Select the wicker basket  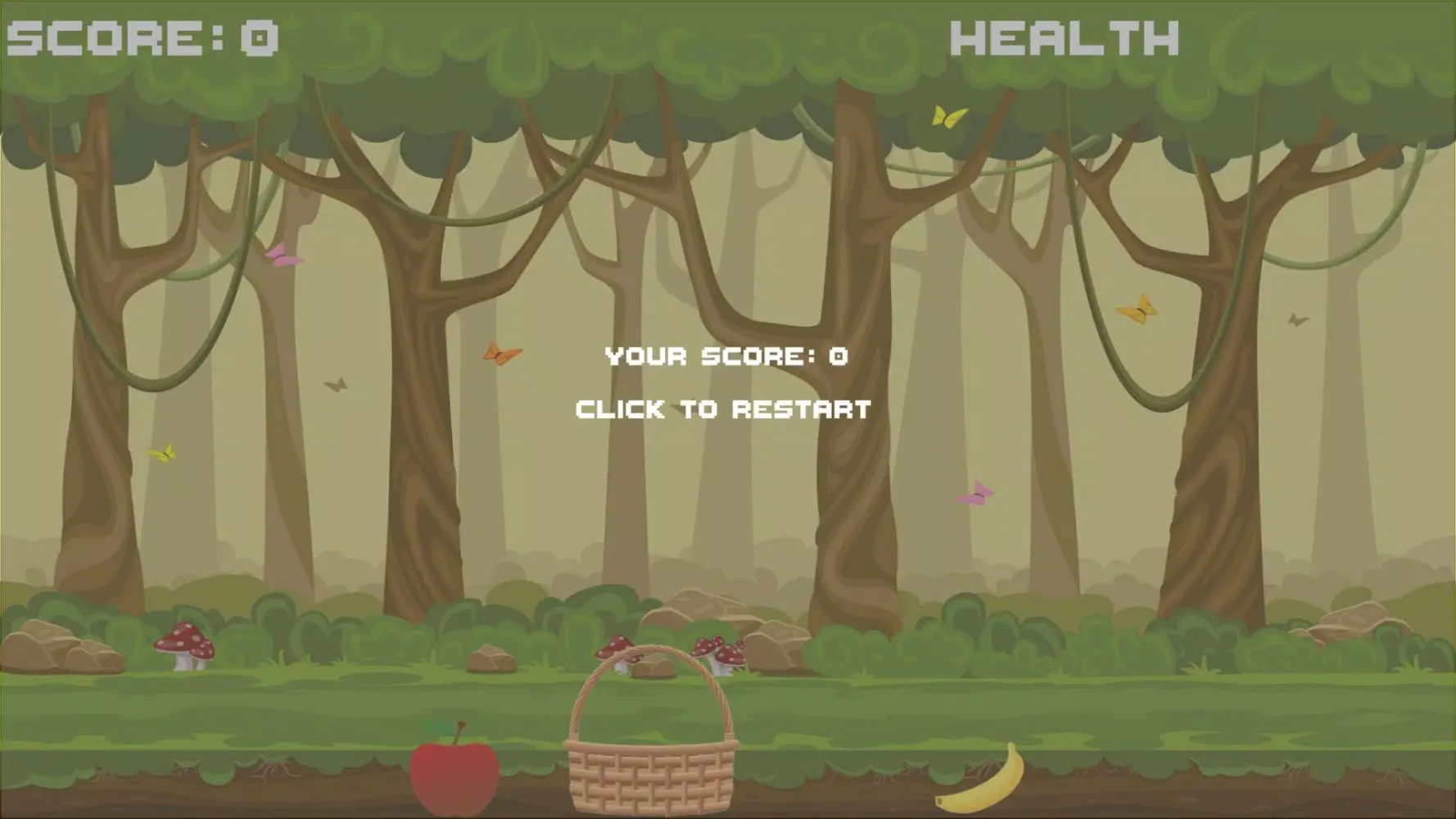[x=651, y=770]
